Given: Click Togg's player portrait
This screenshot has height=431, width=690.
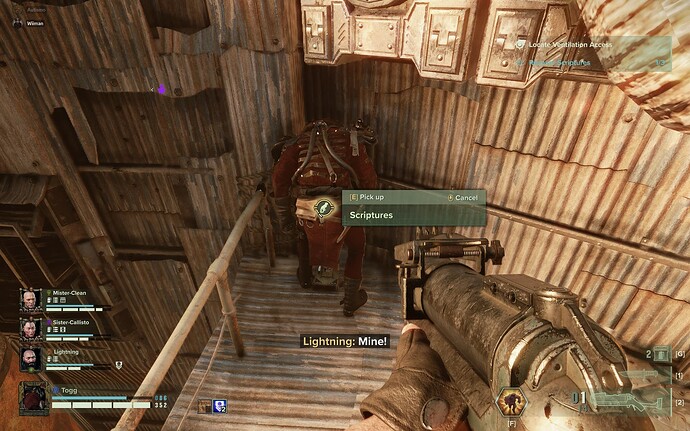Looking at the screenshot, I should click(33, 397).
